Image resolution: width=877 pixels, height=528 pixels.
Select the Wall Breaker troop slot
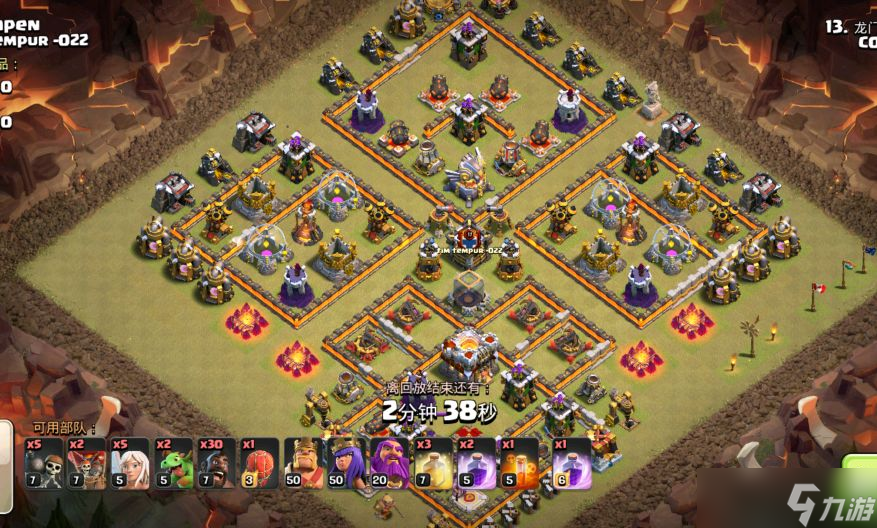[x=44, y=463]
